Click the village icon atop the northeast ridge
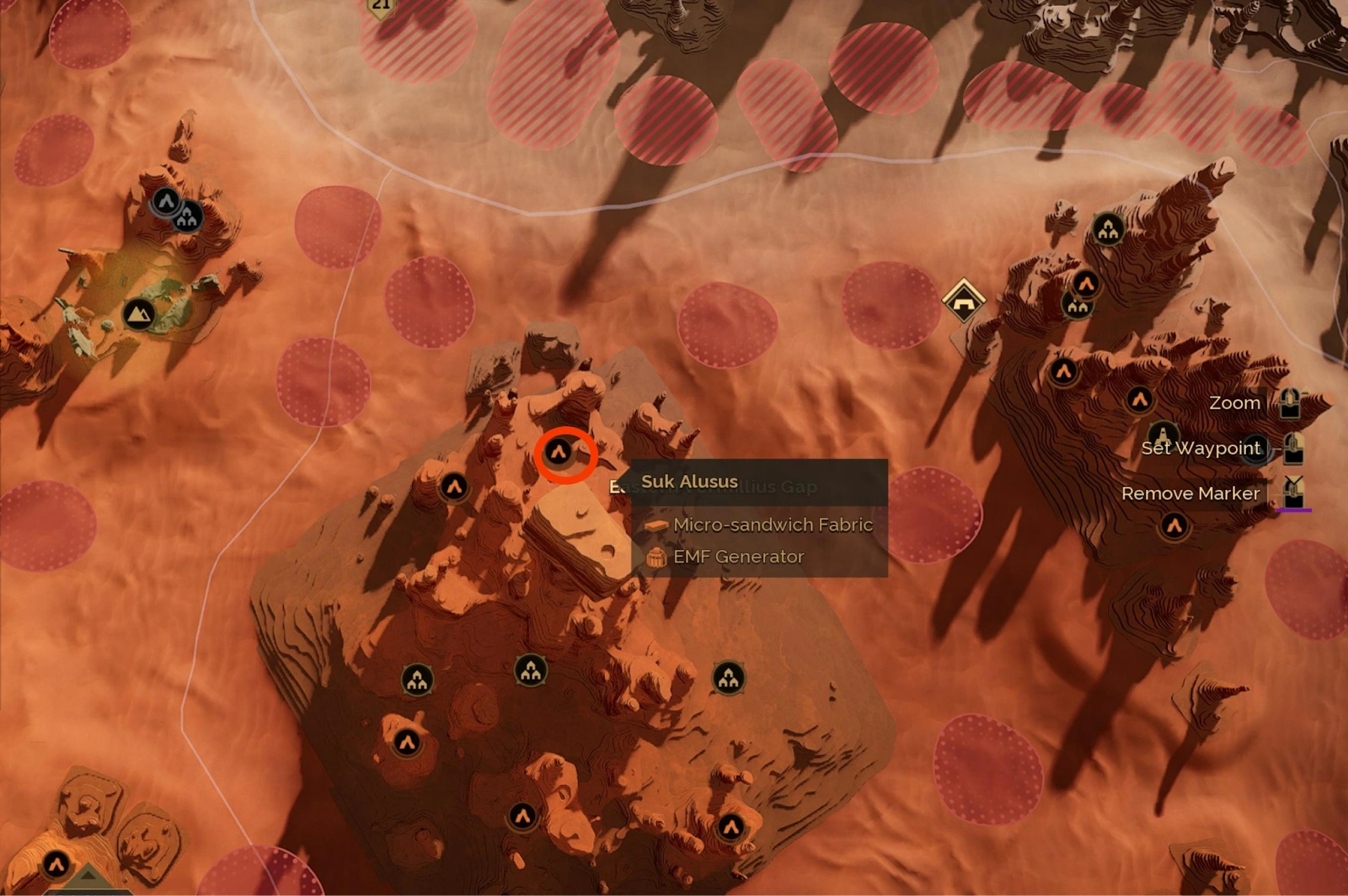Viewport: 1348px width, 896px height. pos(1107,228)
